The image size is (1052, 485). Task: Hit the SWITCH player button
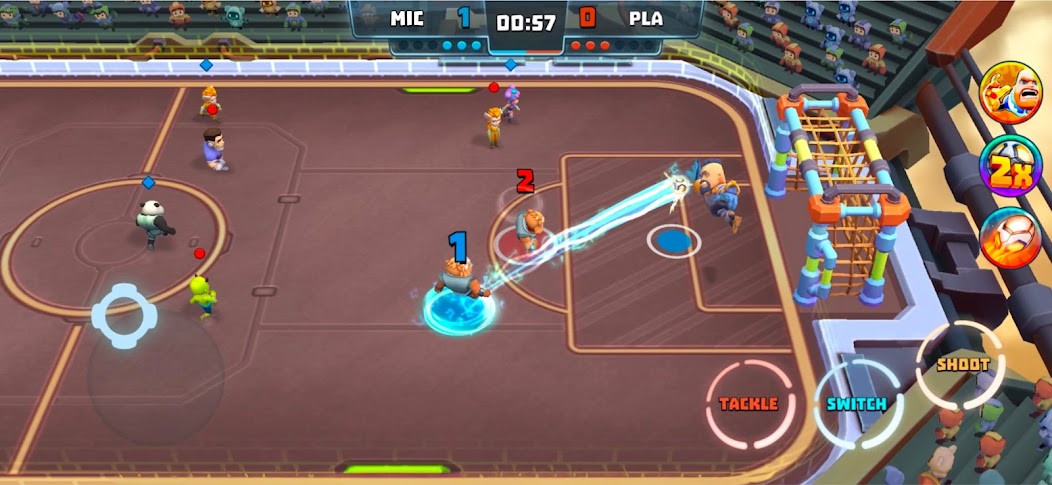pos(856,403)
